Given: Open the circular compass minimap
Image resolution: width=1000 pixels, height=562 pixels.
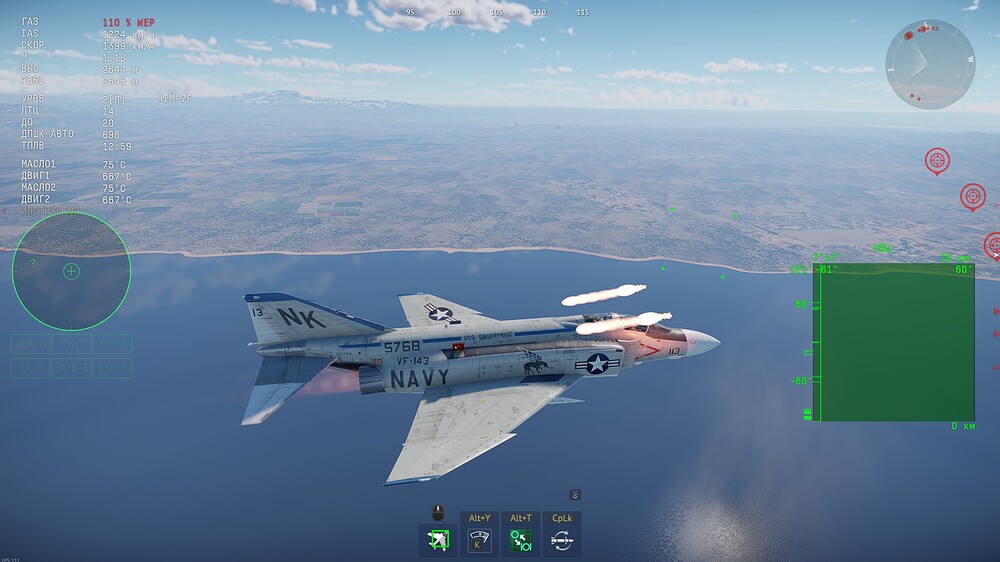Looking at the screenshot, I should pos(930,64).
